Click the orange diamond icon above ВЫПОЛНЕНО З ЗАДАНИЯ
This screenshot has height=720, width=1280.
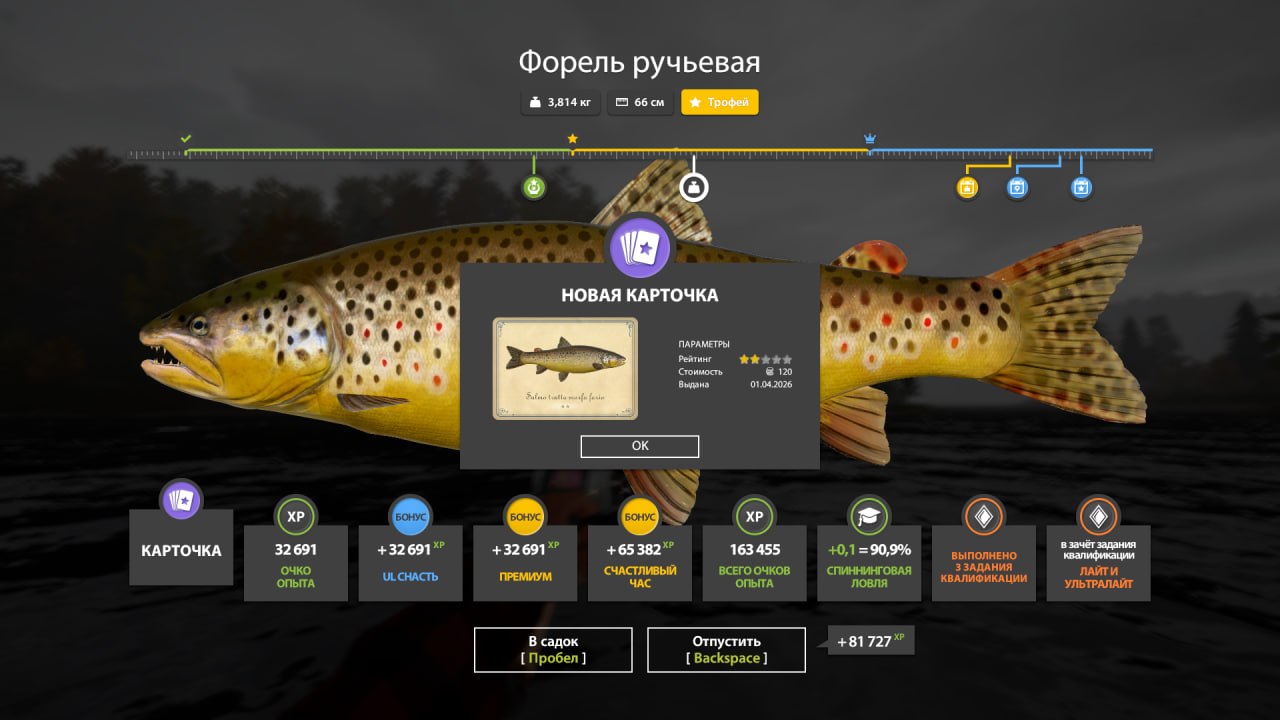983,517
